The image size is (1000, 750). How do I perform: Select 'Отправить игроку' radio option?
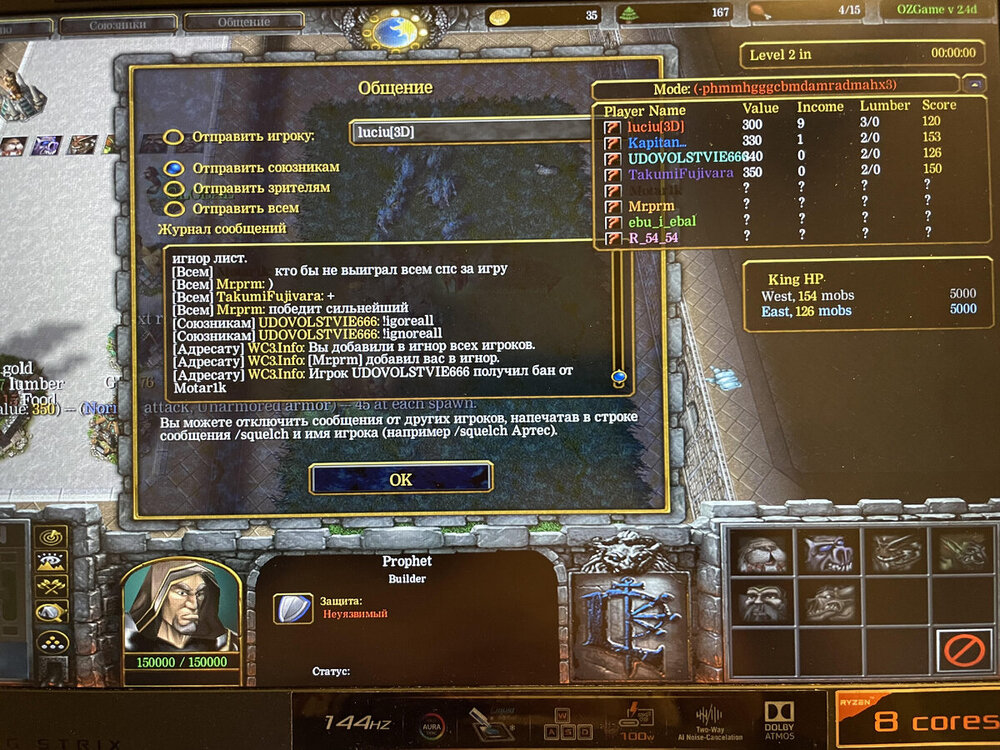pos(174,137)
